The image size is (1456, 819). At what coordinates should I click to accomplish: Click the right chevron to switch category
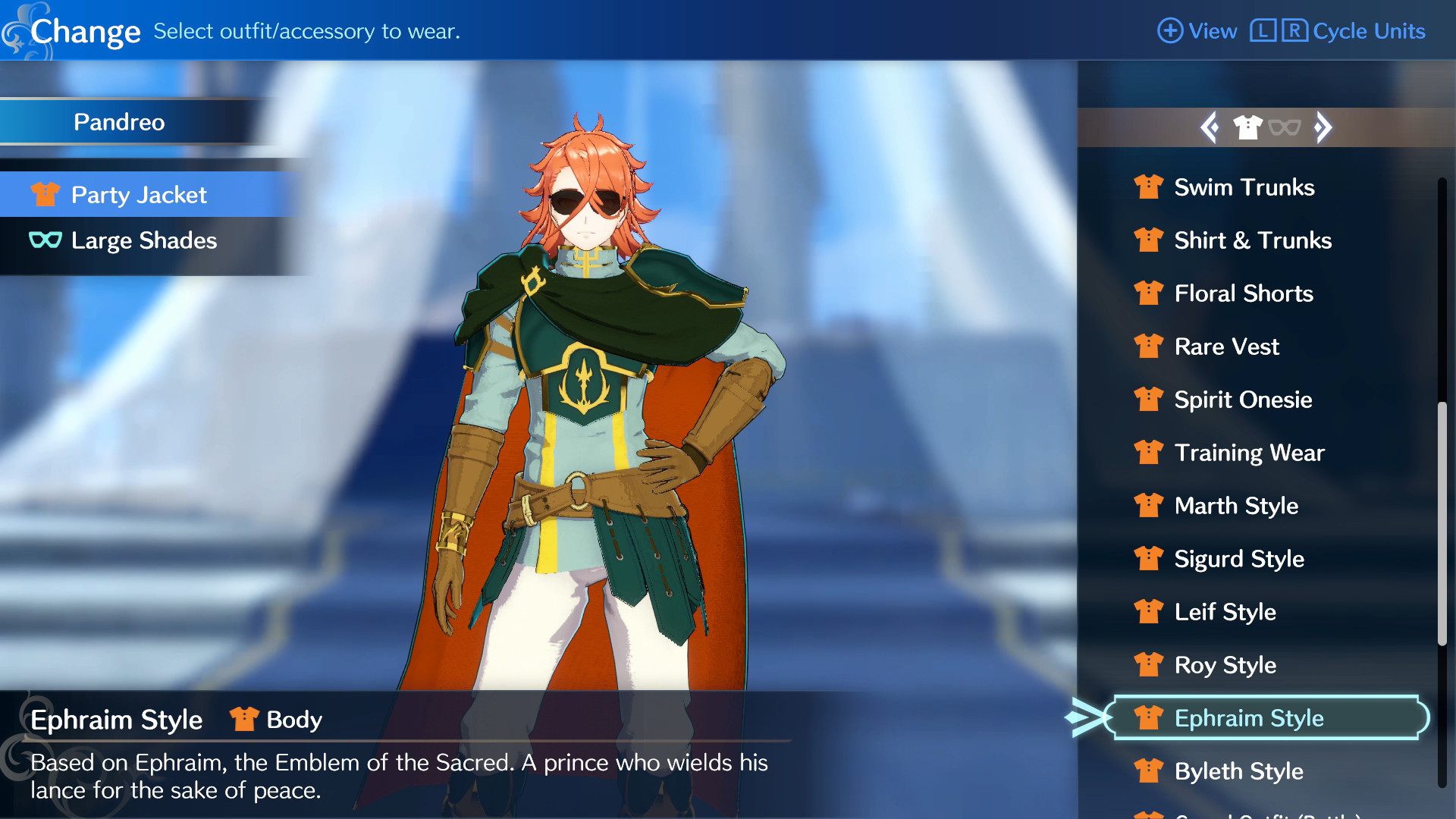coord(1323,128)
